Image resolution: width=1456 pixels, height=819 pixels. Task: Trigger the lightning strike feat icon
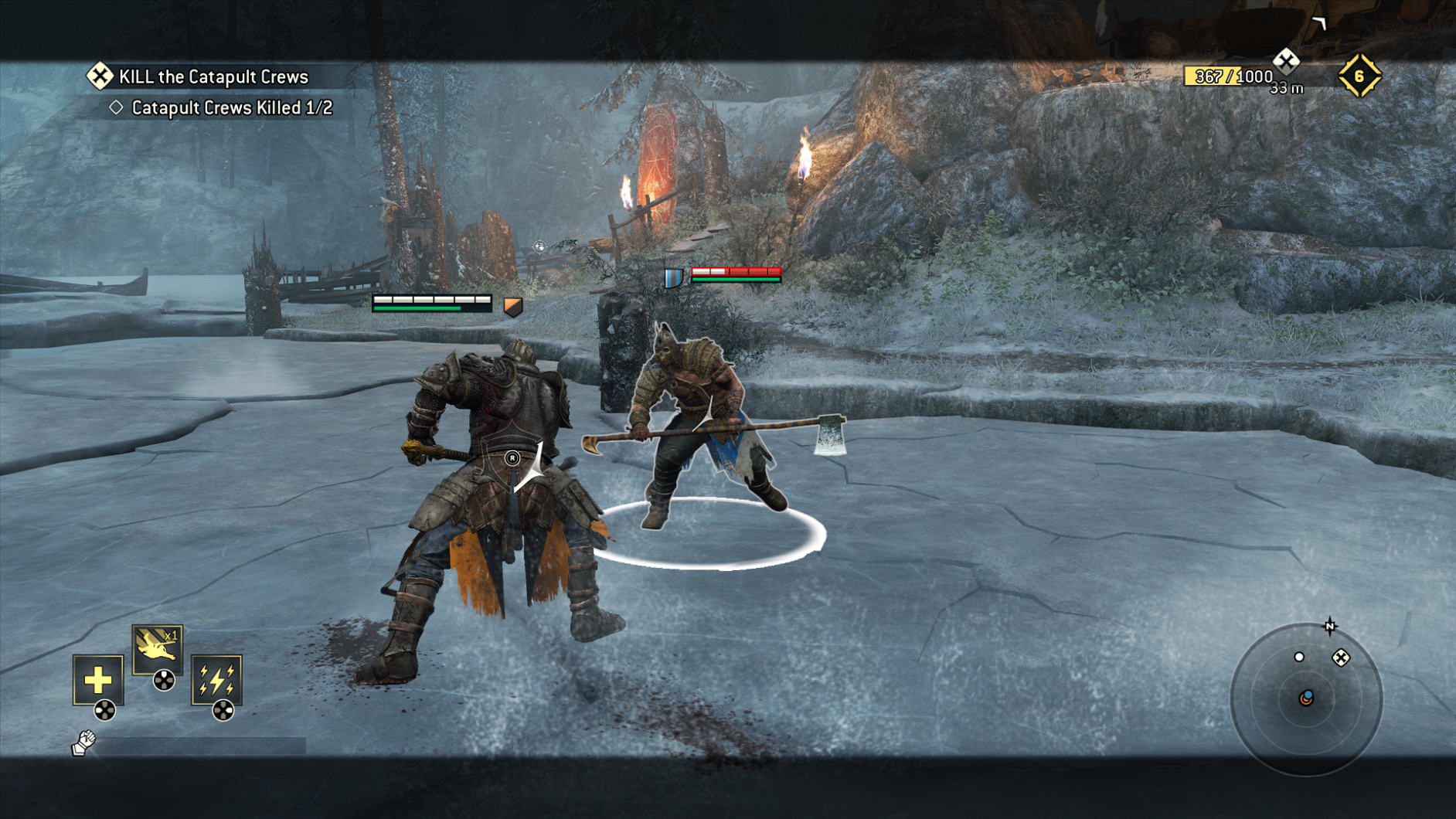tap(218, 681)
